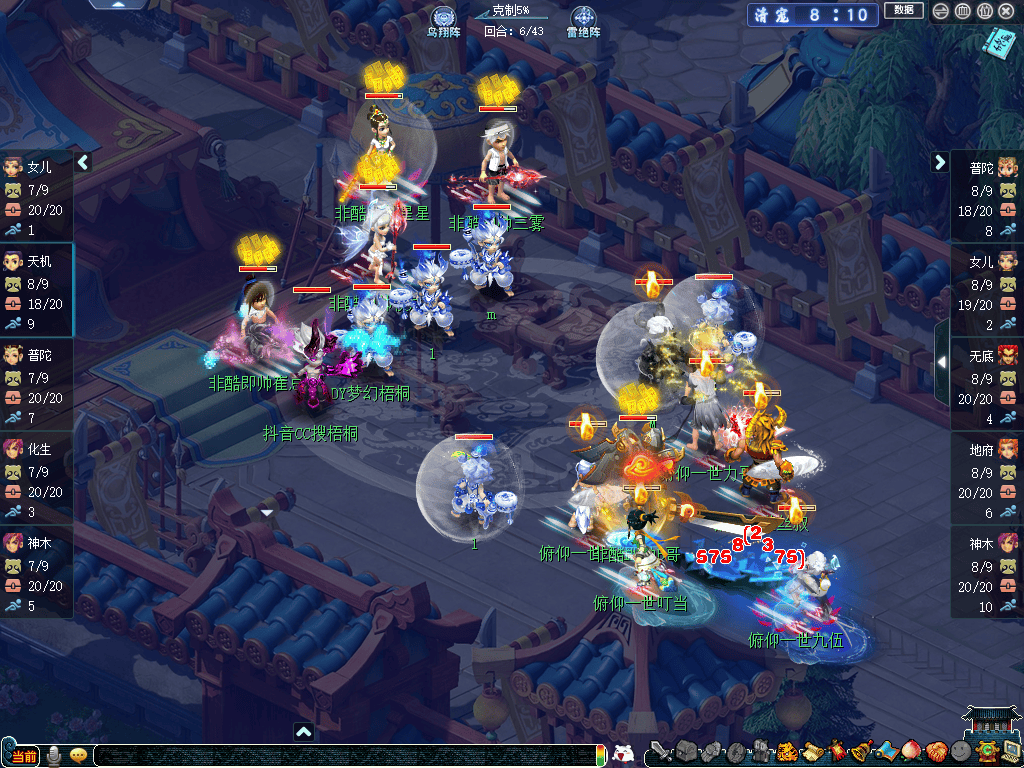Open the 数据 data panel
The width and height of the screenshot is (1024, 768).
(903, 10)
